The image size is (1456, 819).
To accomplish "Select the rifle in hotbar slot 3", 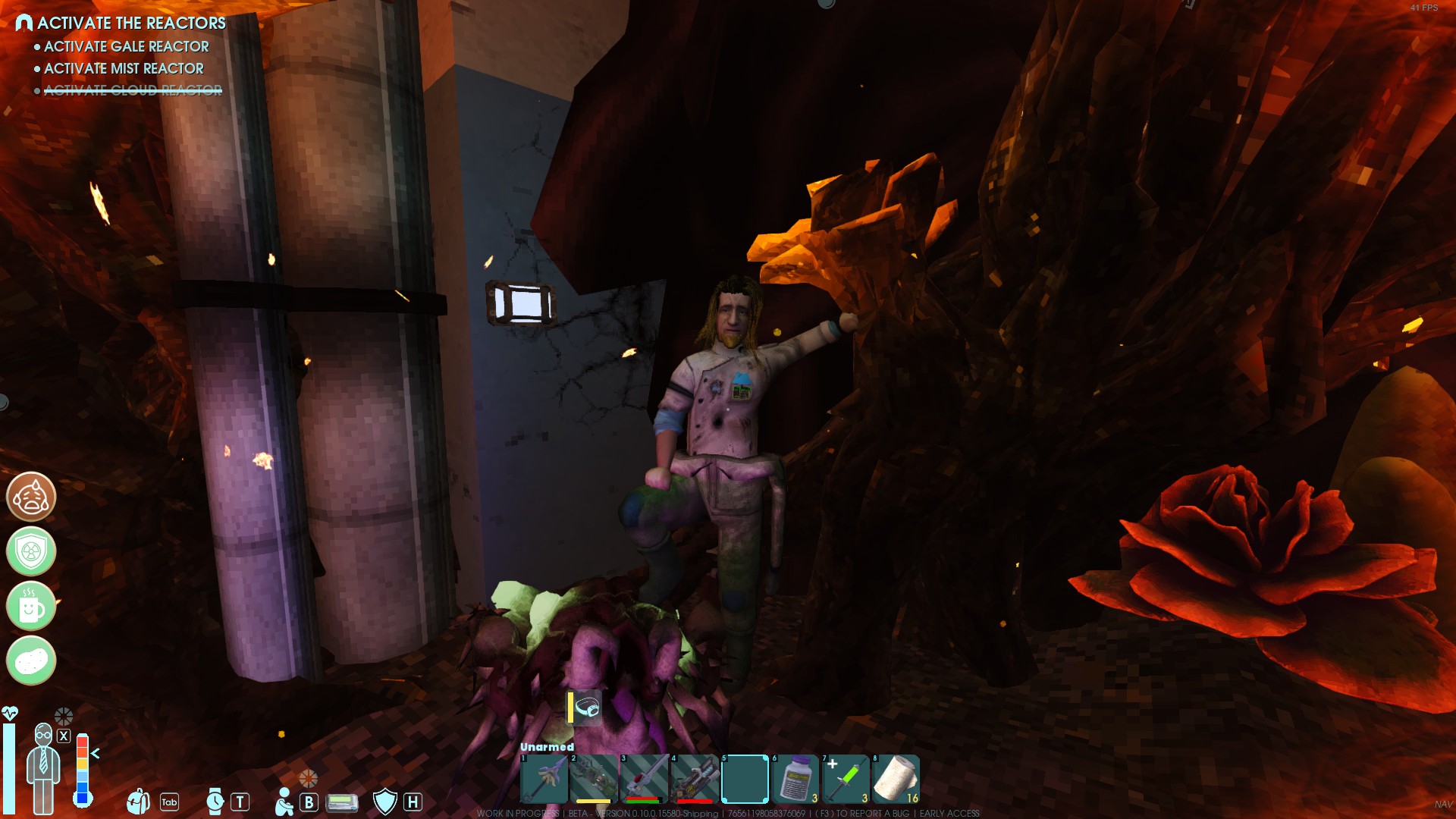I will pyautogui.click(x=645, y=778).
